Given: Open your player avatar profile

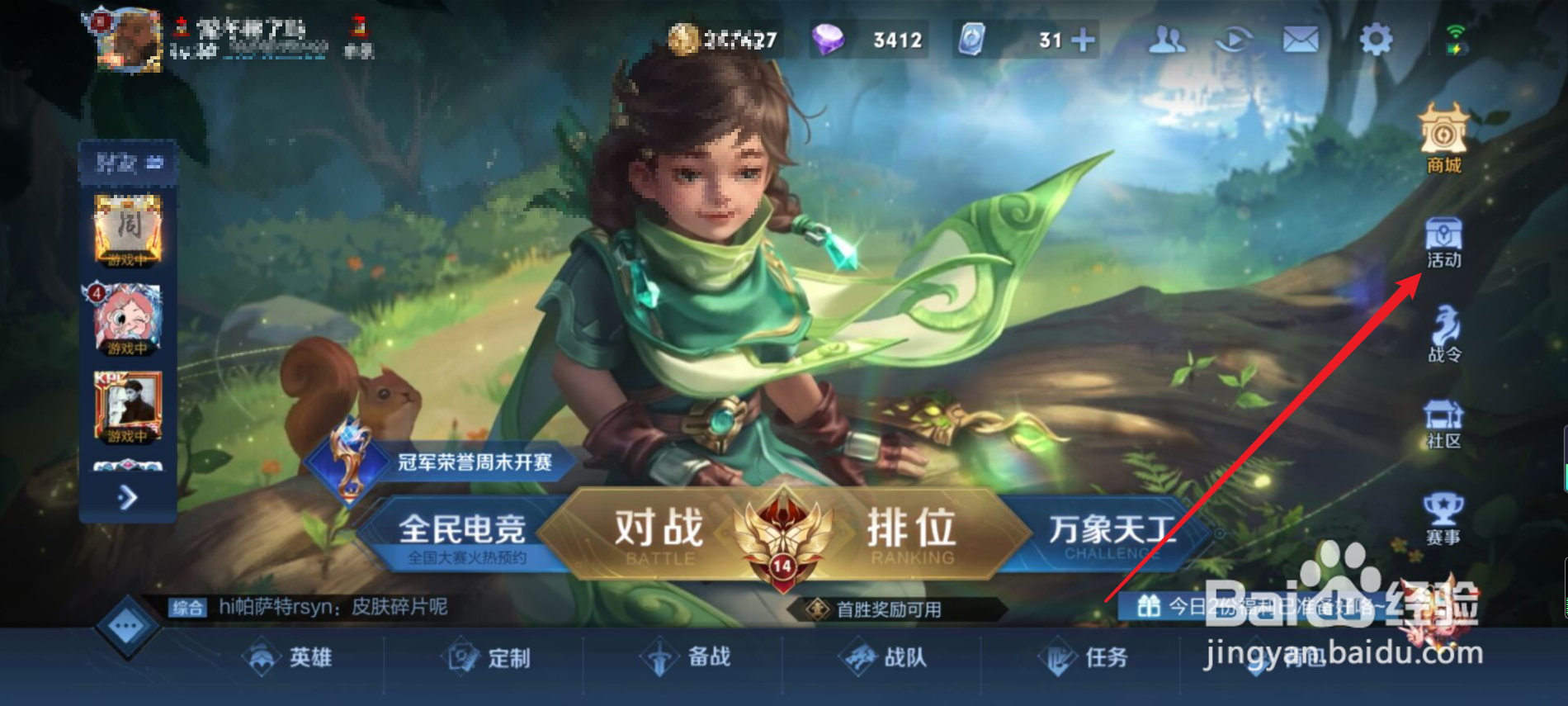Looking at the screenshot, I should [x=125, y=41].
